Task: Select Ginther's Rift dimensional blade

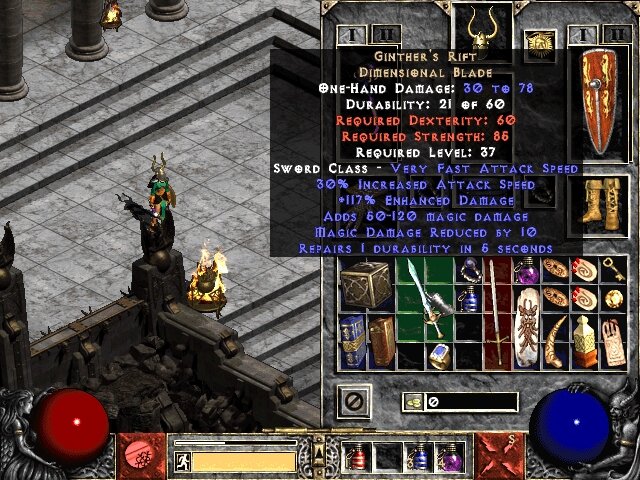Action: 424,300
